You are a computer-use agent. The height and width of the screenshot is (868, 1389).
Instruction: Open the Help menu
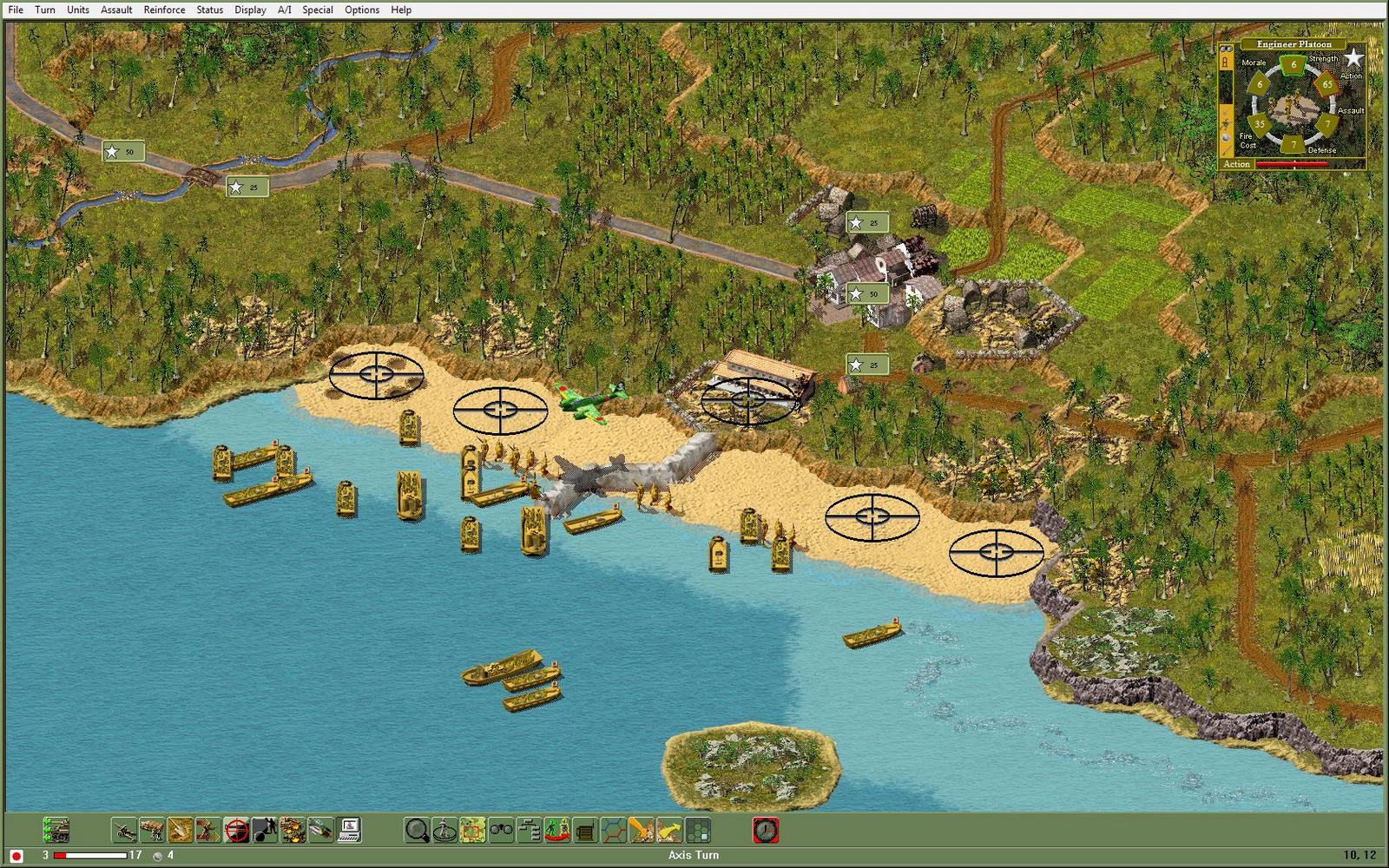pos(401,10)
